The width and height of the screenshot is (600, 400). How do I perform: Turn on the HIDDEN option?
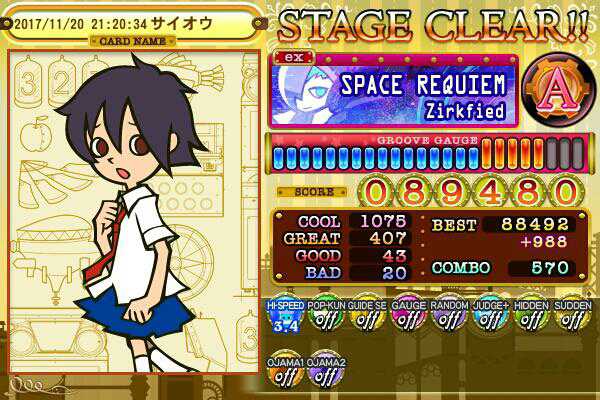point(530,316)
